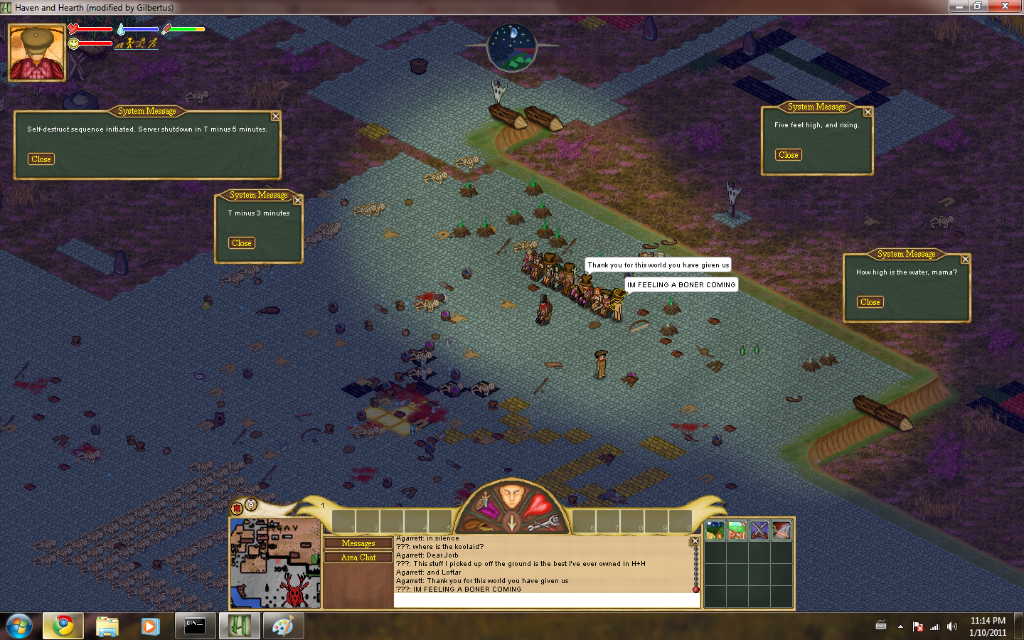Image resolution: width=1024 pixels, height=640 pixels.
Task: Select the crossed swords action icon
Action: tap(759, 531)
